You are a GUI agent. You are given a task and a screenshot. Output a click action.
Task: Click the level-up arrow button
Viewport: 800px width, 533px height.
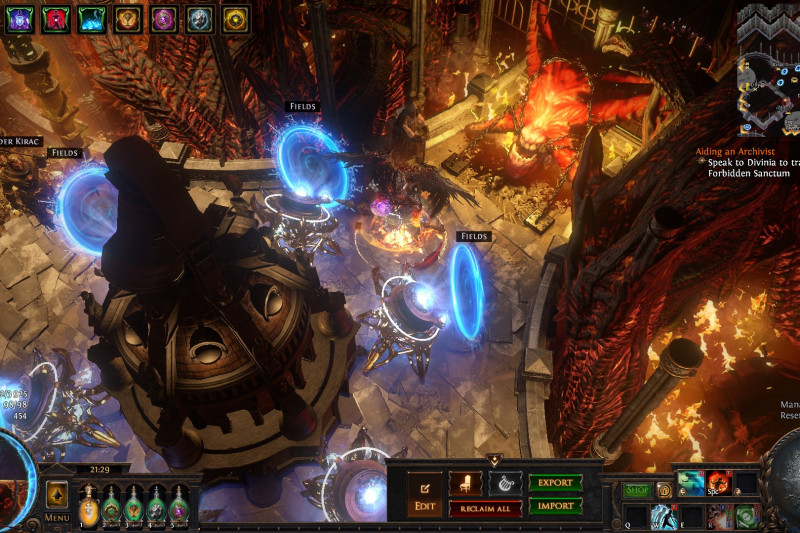pos(57,494)
